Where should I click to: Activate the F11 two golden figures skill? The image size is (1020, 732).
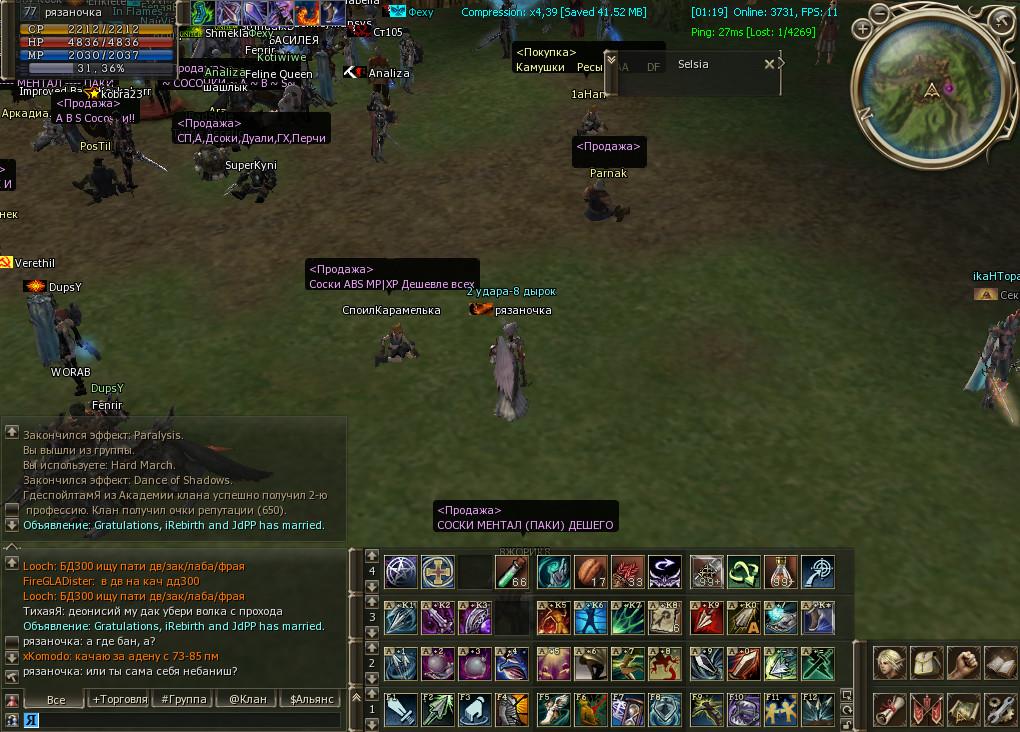[781, 709]
